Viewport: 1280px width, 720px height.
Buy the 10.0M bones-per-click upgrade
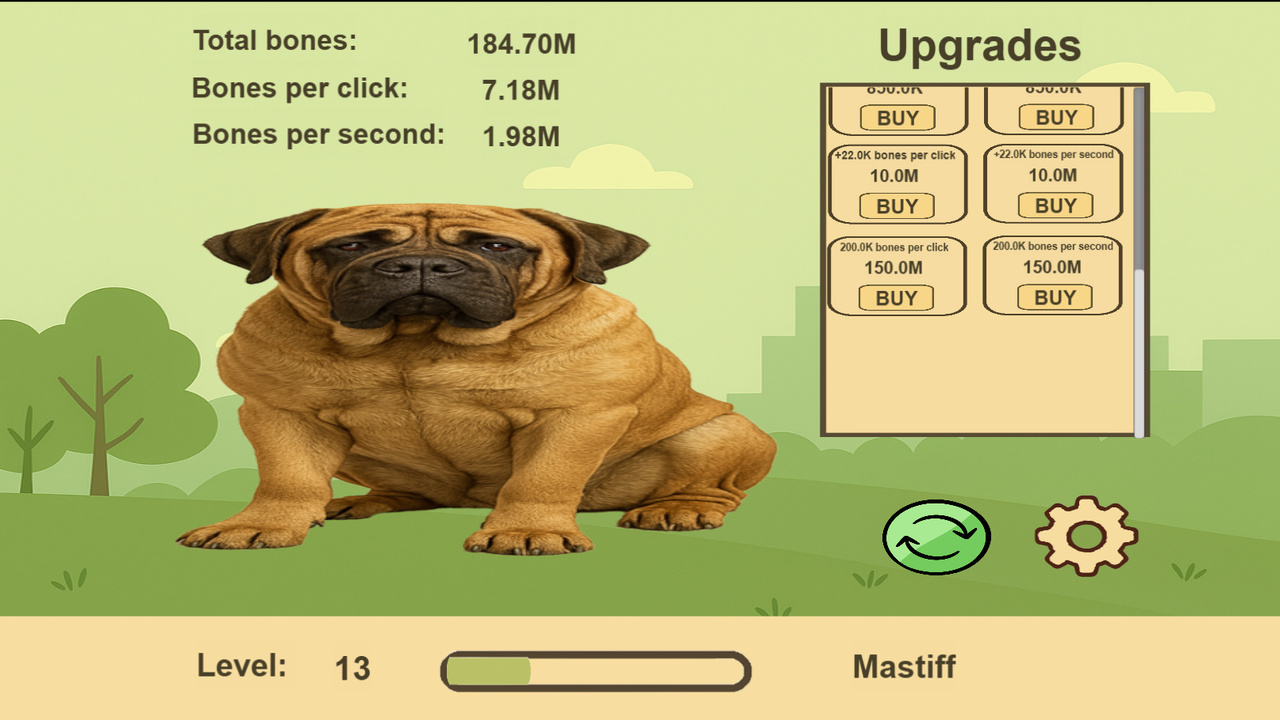pyautogui.click(x=897, y=206)
